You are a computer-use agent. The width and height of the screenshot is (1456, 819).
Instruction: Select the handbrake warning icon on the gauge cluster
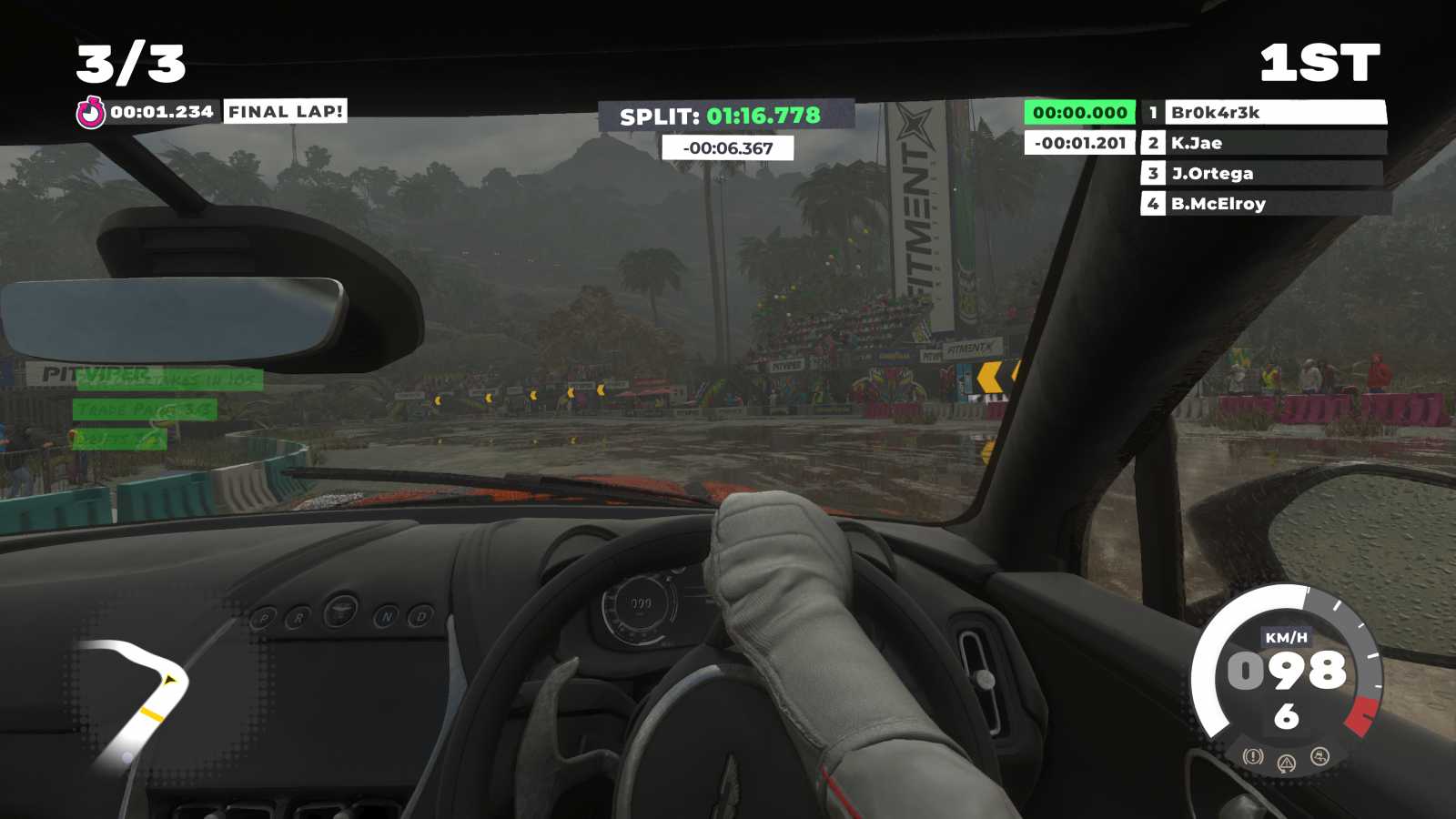point(1253,756)
